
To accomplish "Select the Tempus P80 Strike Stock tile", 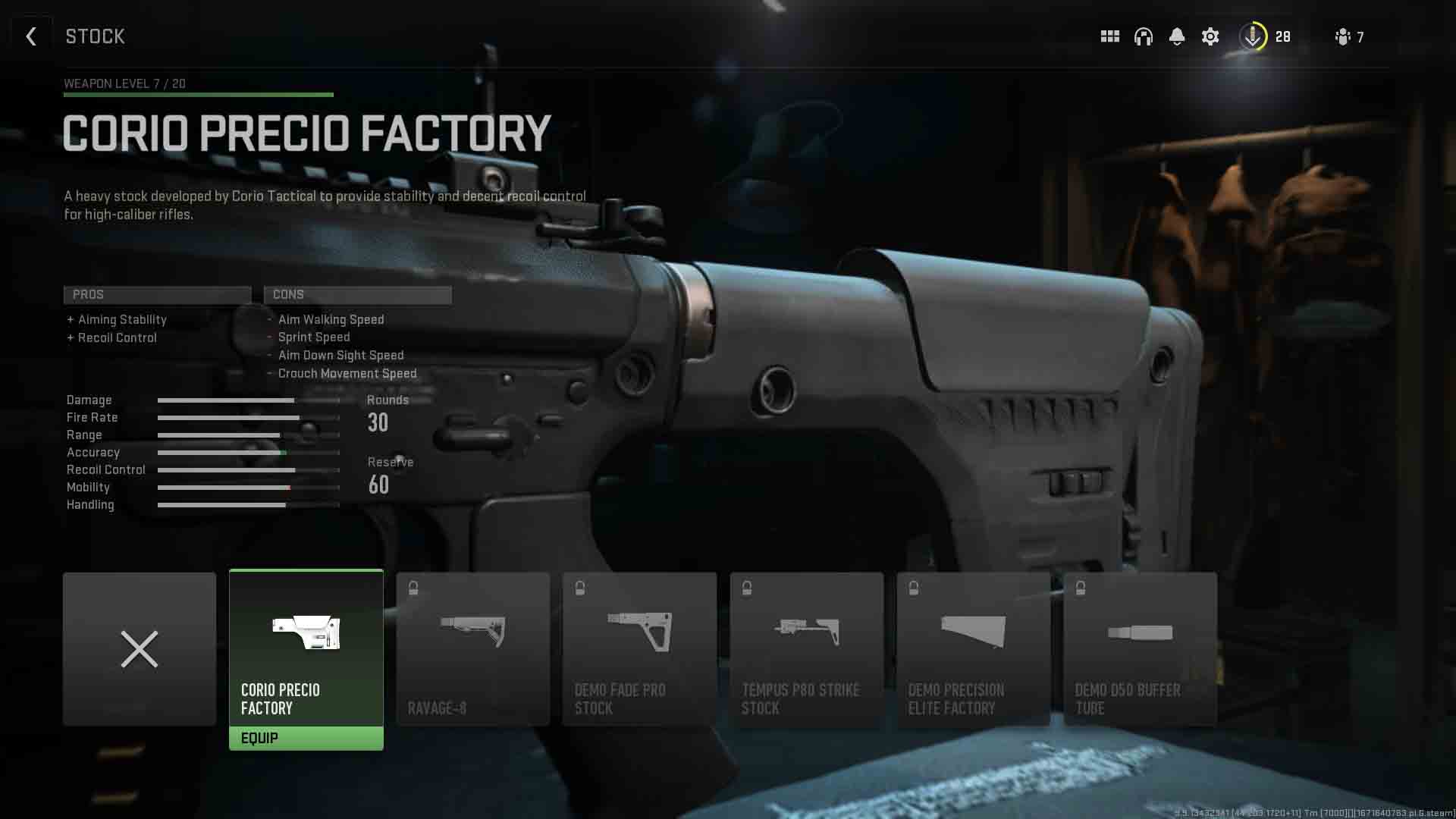I will (807, 648).
